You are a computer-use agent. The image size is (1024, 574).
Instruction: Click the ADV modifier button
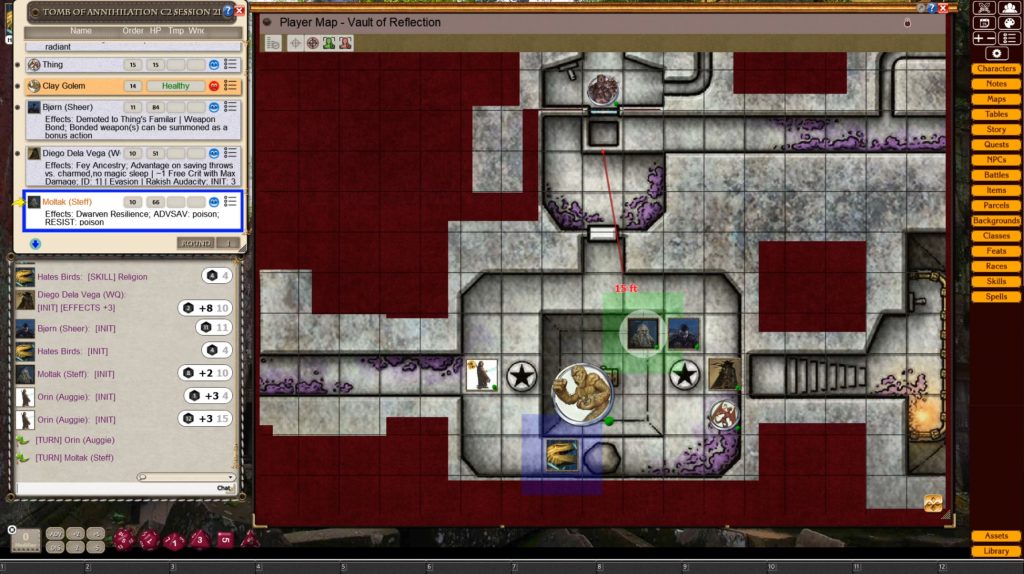[54, 534]
